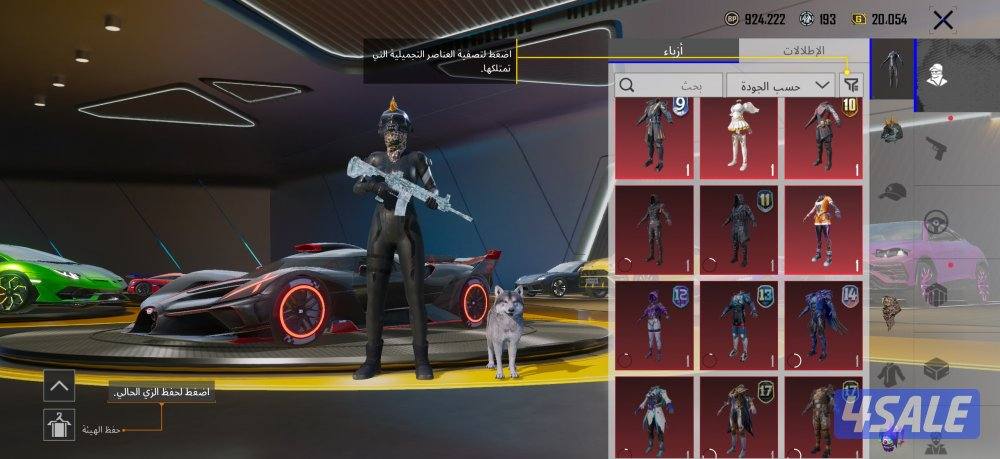Select the outfit with level 13 badge
Image resolution: width=1000 pixels, height=459 pixels.
coord(739,321)
